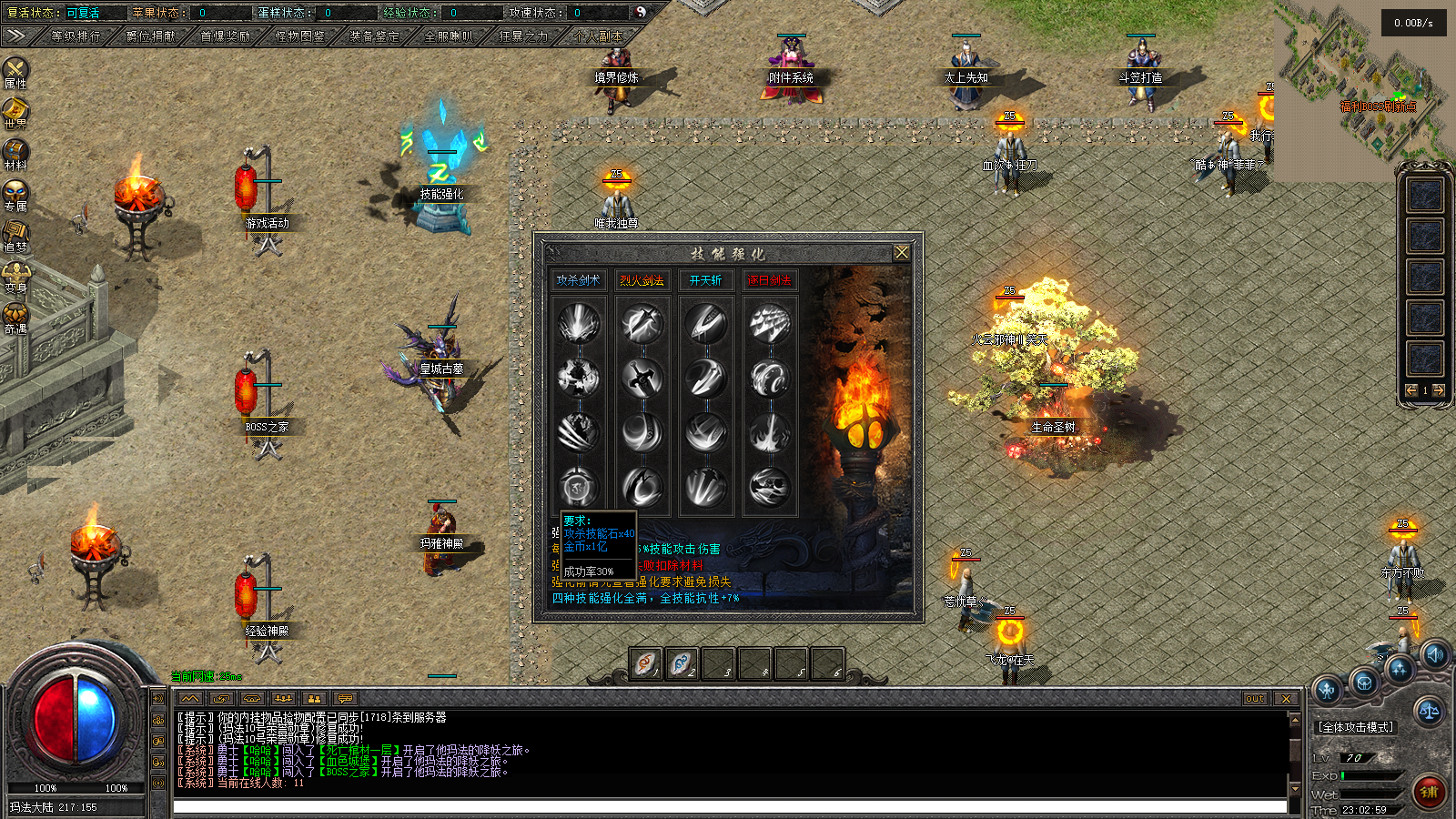The image size is (1456, 819).
Task: Select the 攻杀剑术 skill tab
Action: [x=578, y=280]
